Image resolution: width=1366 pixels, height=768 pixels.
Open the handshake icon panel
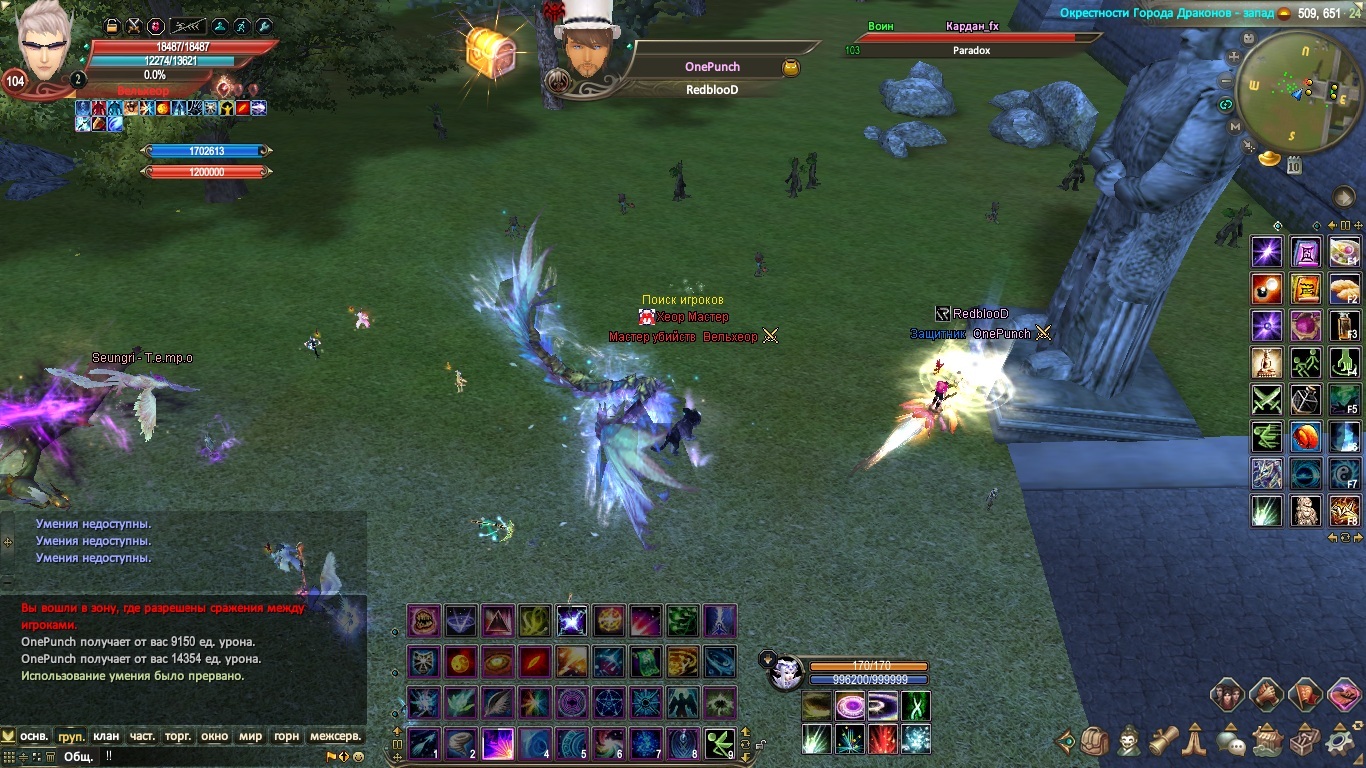(x=1265, y=693)
